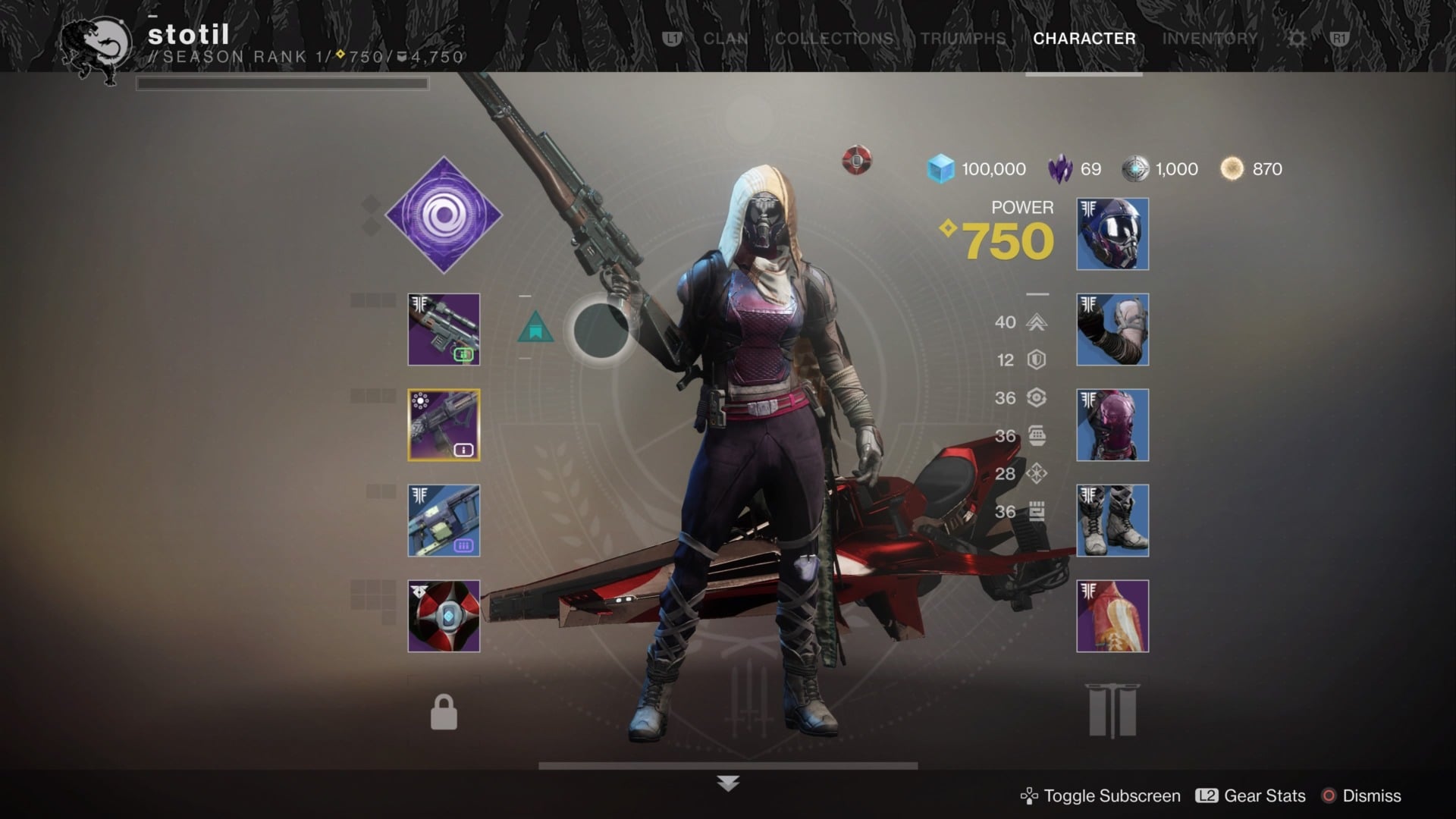Choose the highlighted energy weapon slot
Image resolution: width=1456 pixels, height=819 pixels.
(444, 425)
